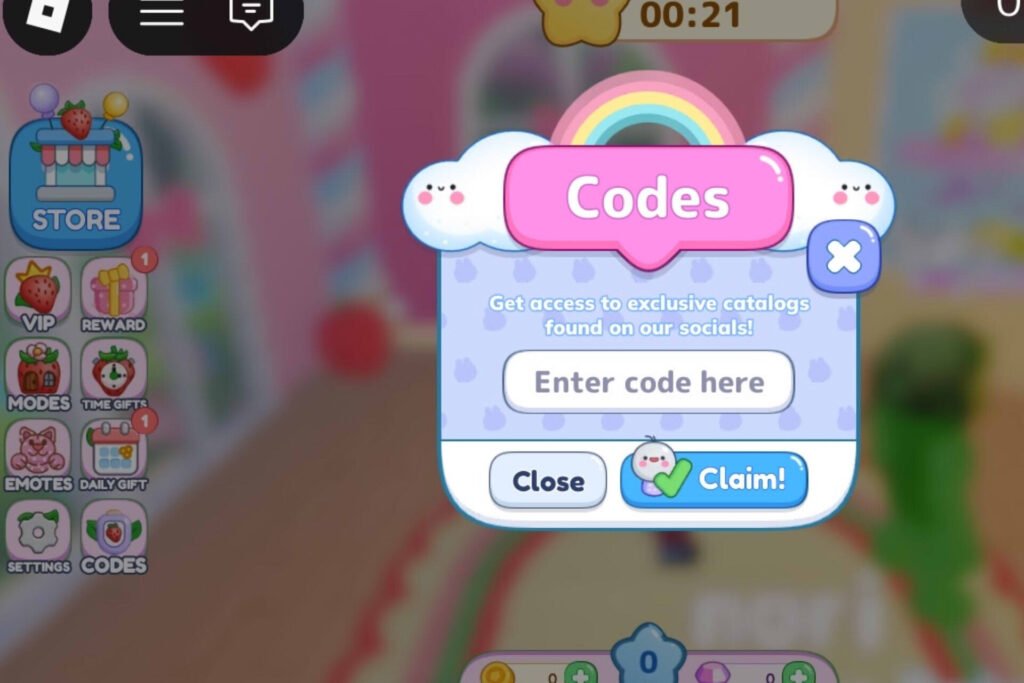This screenshot has height=683, width=1024.
Task: Dismiss the dialog with the Close button
Action: pos(548,481)
